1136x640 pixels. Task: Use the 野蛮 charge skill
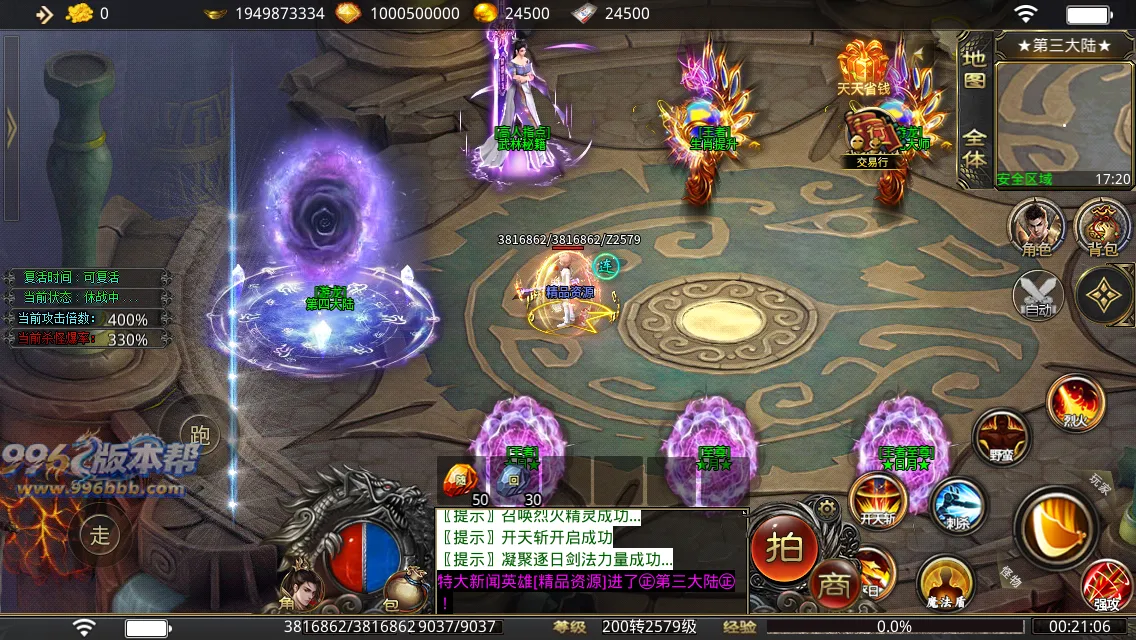tap(1001, 437)
